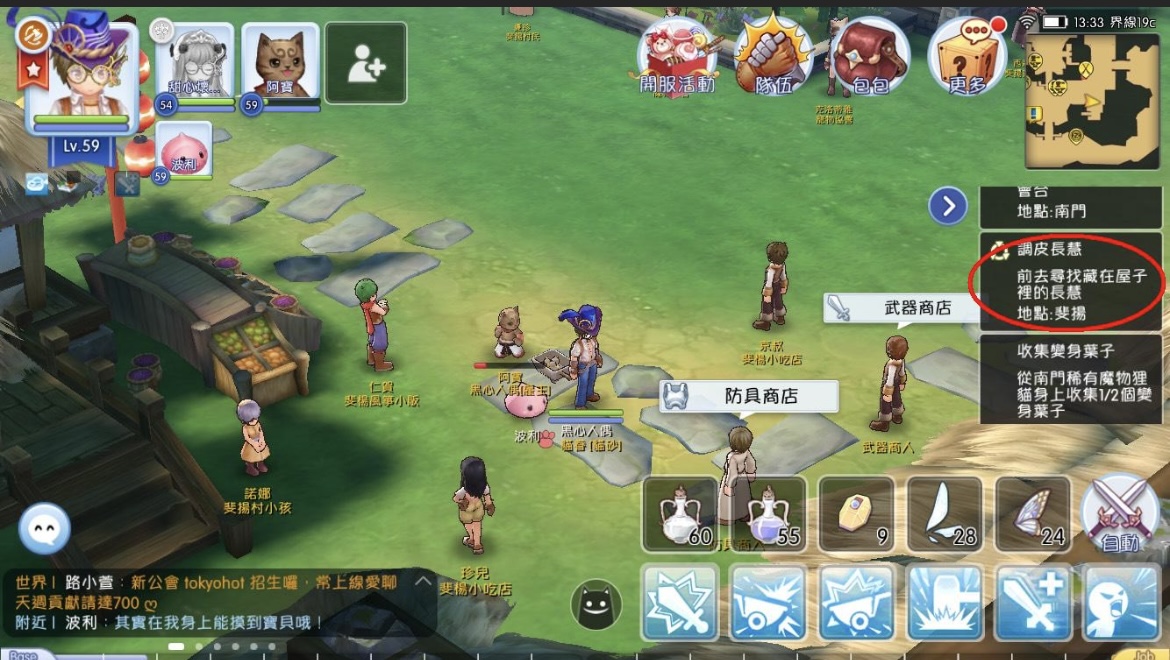Image resolution: width=1170 pixels, height=660 pixels.
Task: Select the pink 波利 pet portrait
Action: click(x=183, y=150)
